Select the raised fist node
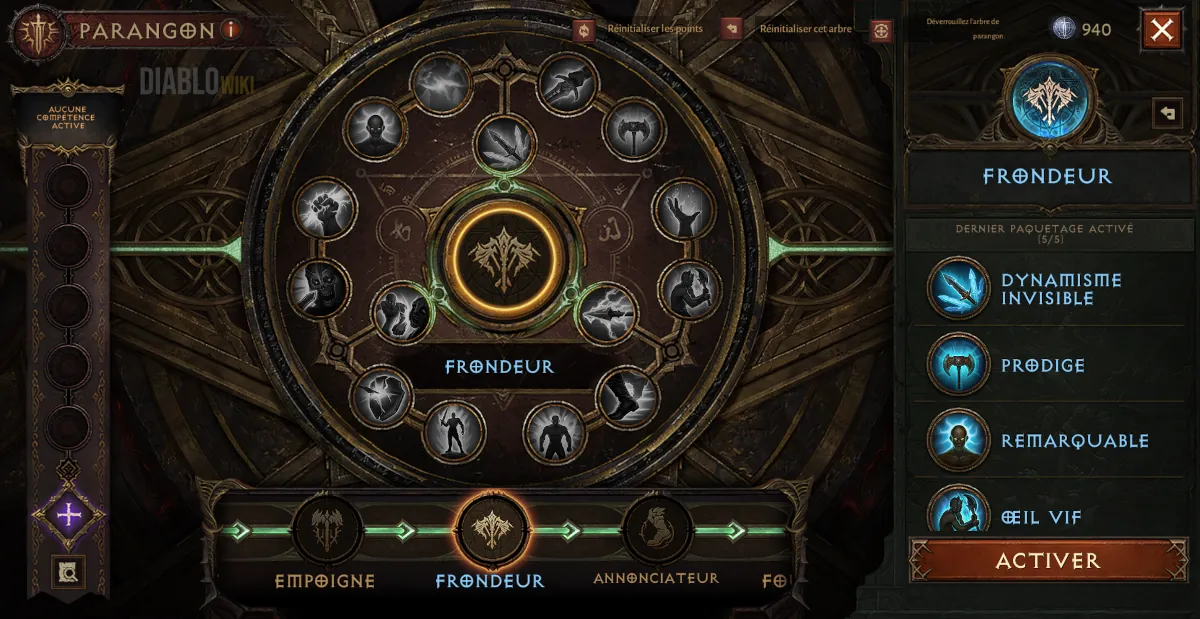The width and height of the screenshot is (1200, 619). point(325,208)
